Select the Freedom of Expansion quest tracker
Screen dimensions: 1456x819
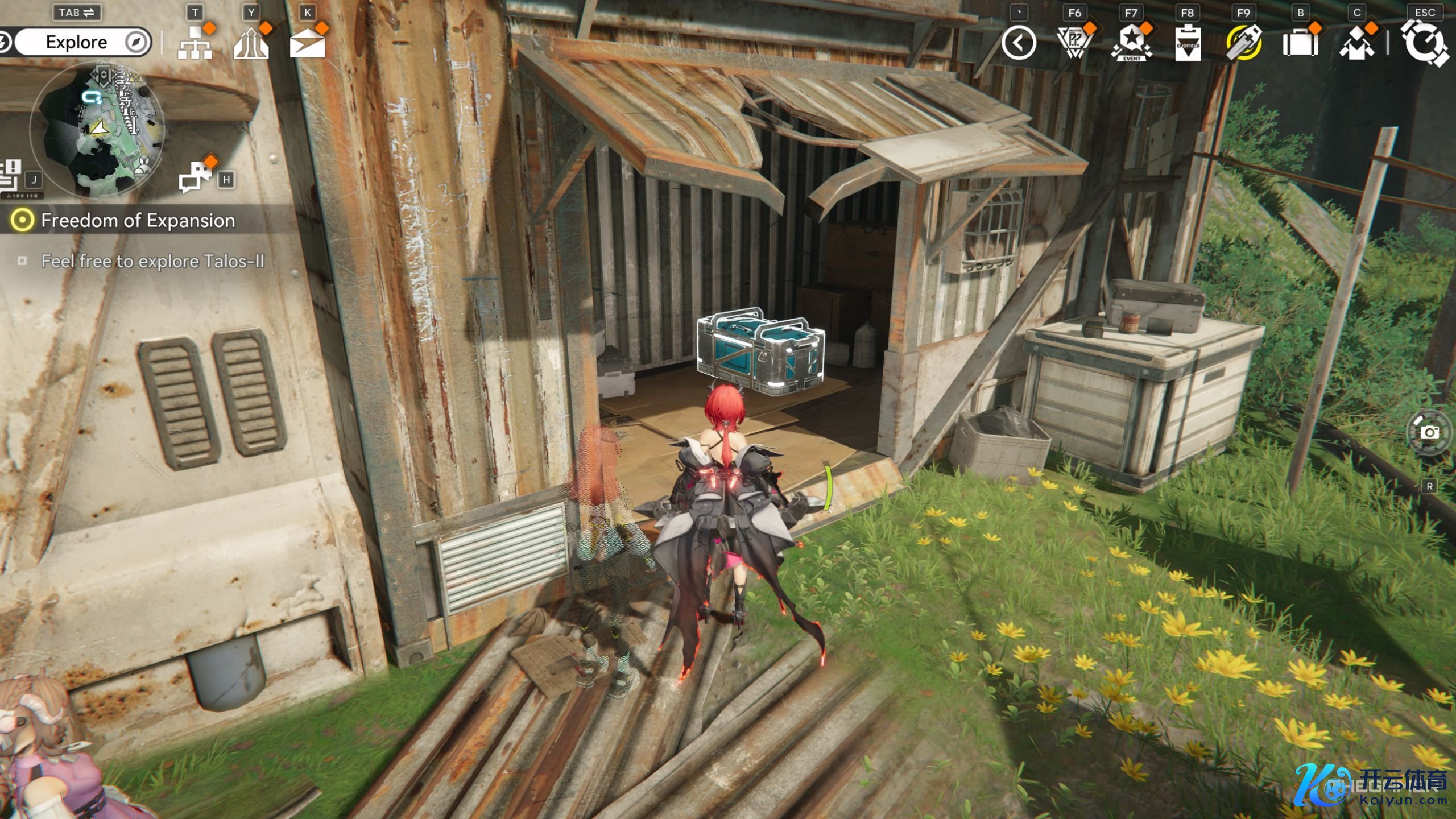pyautogui.click(x=138, y=221)
